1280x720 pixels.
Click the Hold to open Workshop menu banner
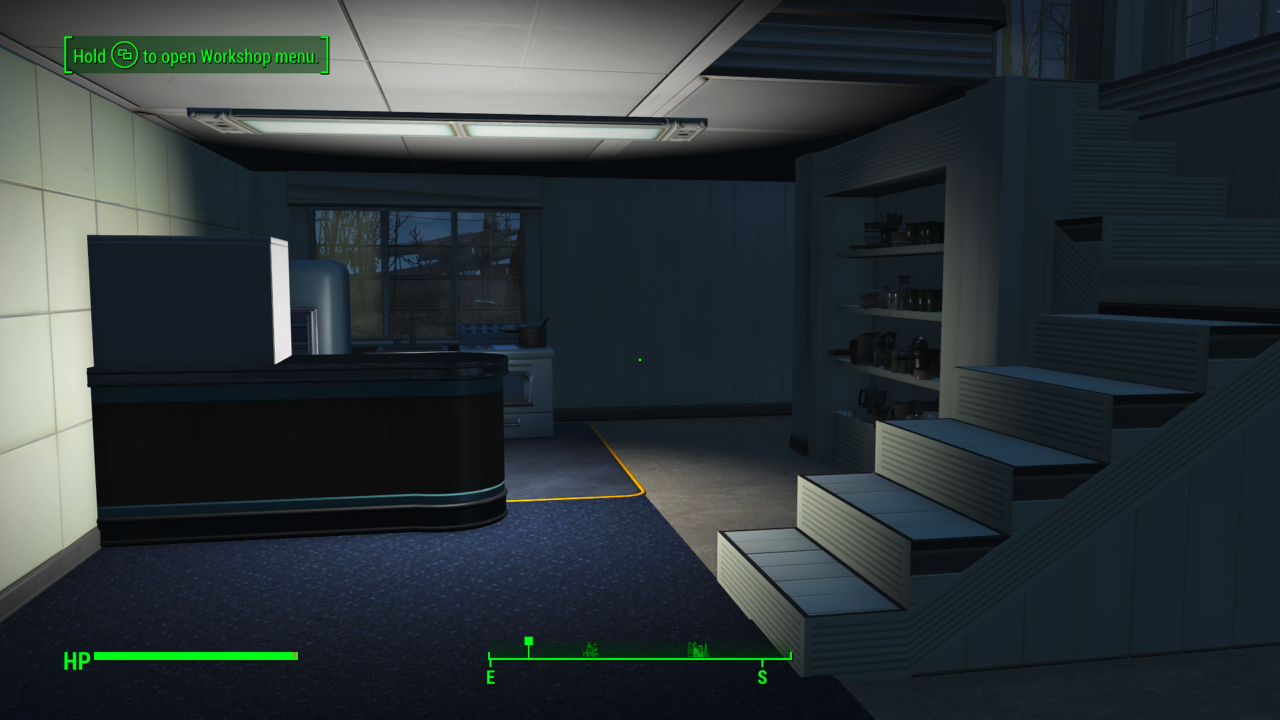pos(196,57)
